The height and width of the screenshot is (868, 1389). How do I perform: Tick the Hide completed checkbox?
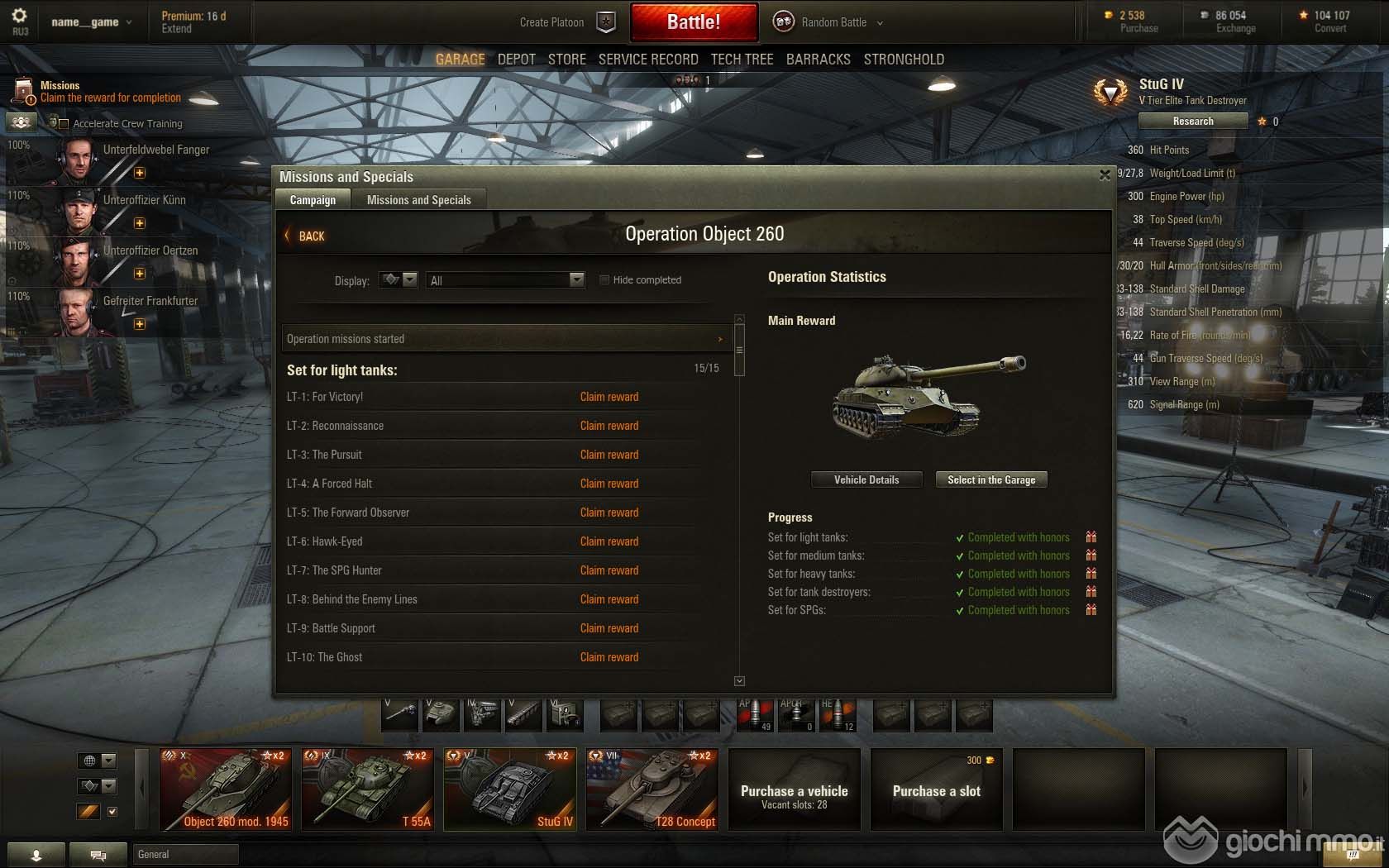[x=604, y=280]
